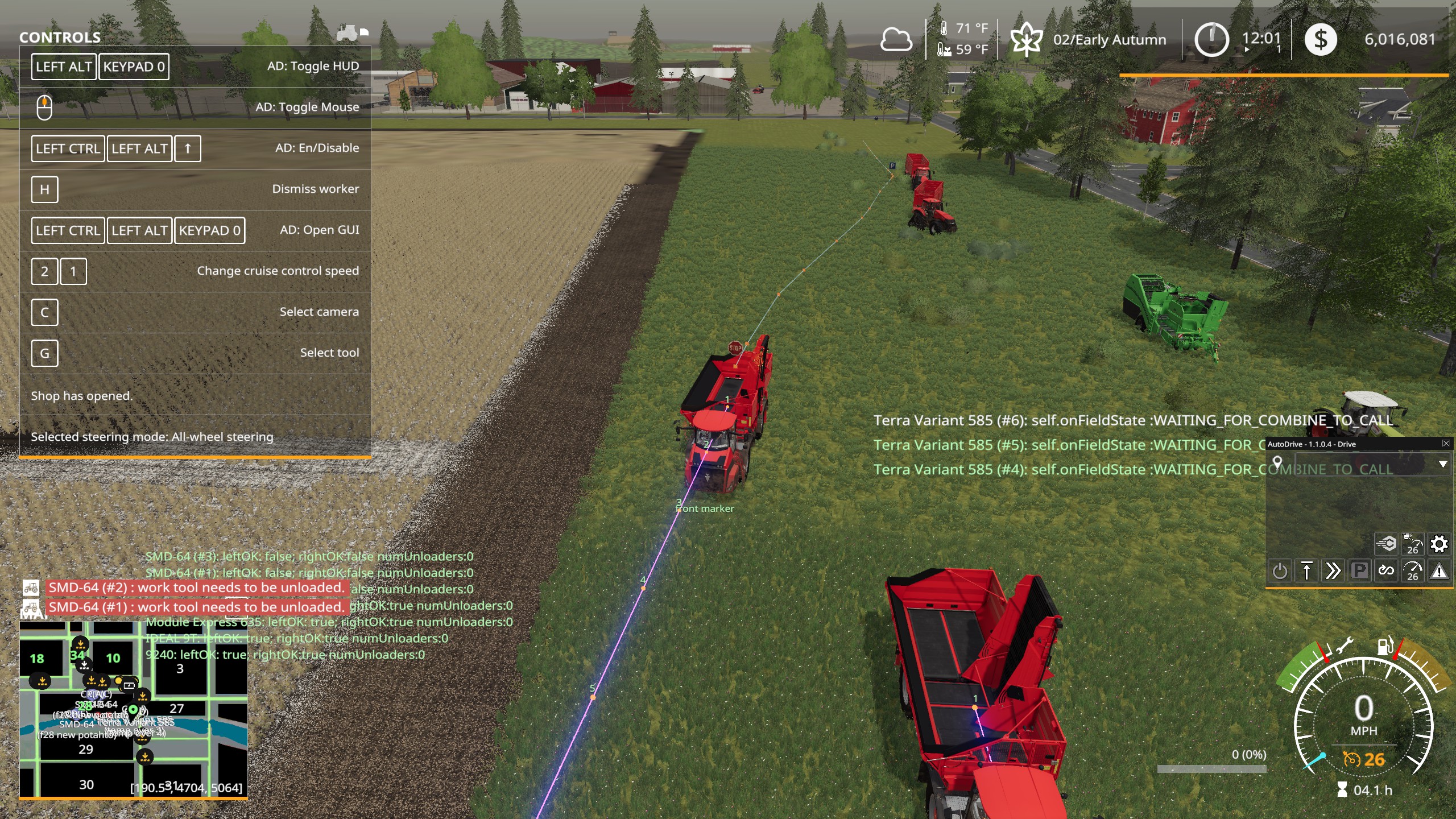1456x819 pixels.
Task: Toggle Park mode in the AutoDrive HUD
Action: 1359,570
